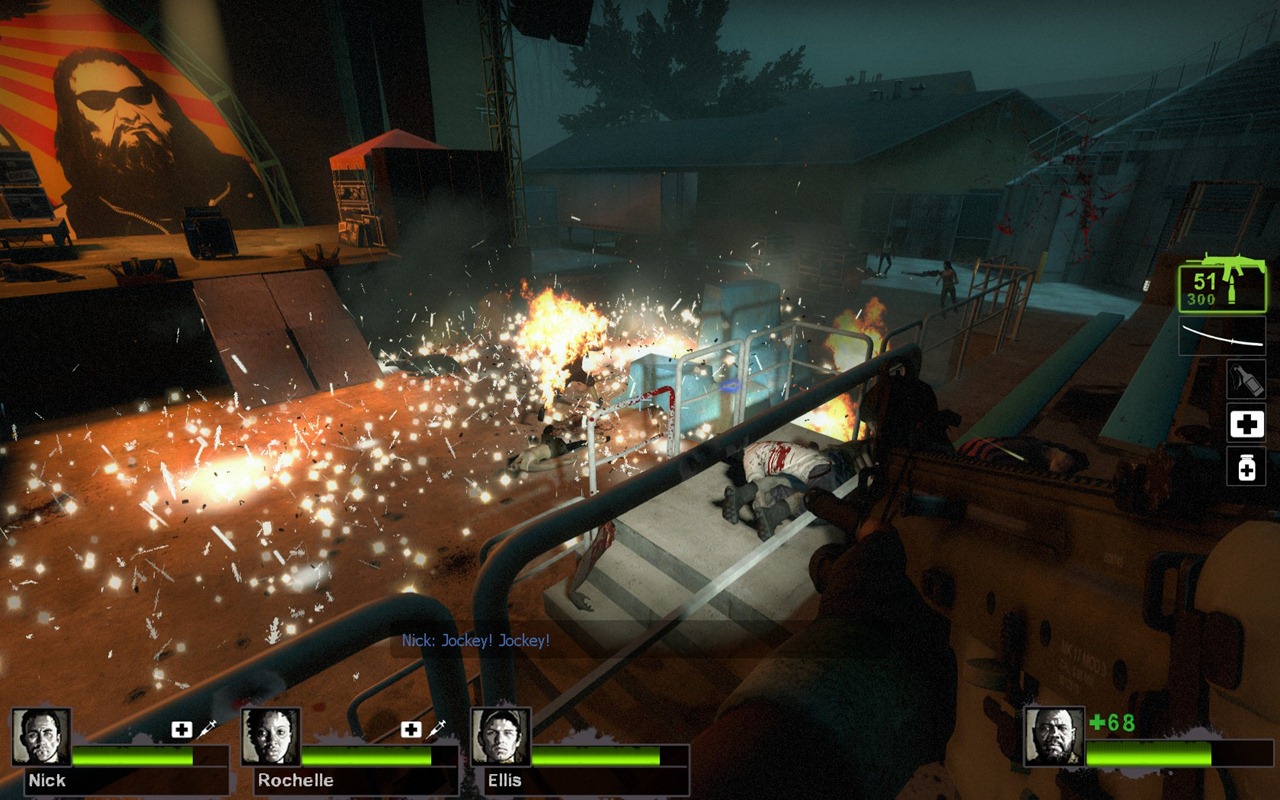The height and width of the screenshot is (800, 1280).
Task: Click your own survivor portrait
Action: (1054, 738)
